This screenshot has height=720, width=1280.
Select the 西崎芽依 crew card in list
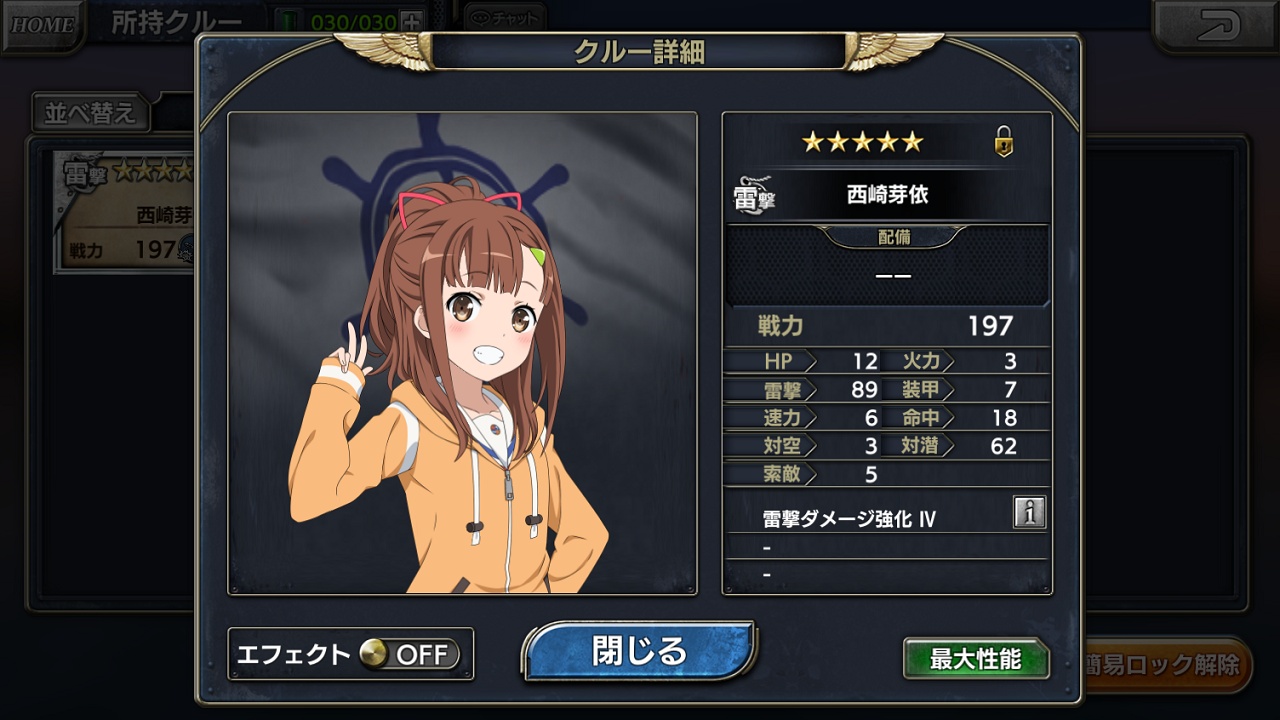coord(125,212)
